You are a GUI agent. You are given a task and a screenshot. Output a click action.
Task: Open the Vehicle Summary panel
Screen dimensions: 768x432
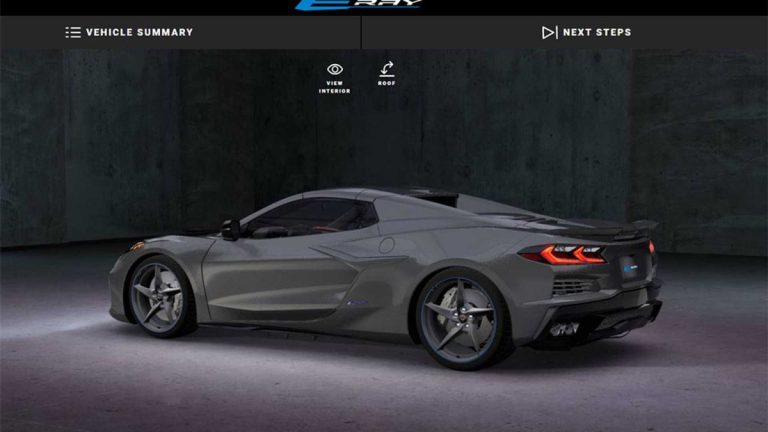pyautogui.click(x=129, y=32)
